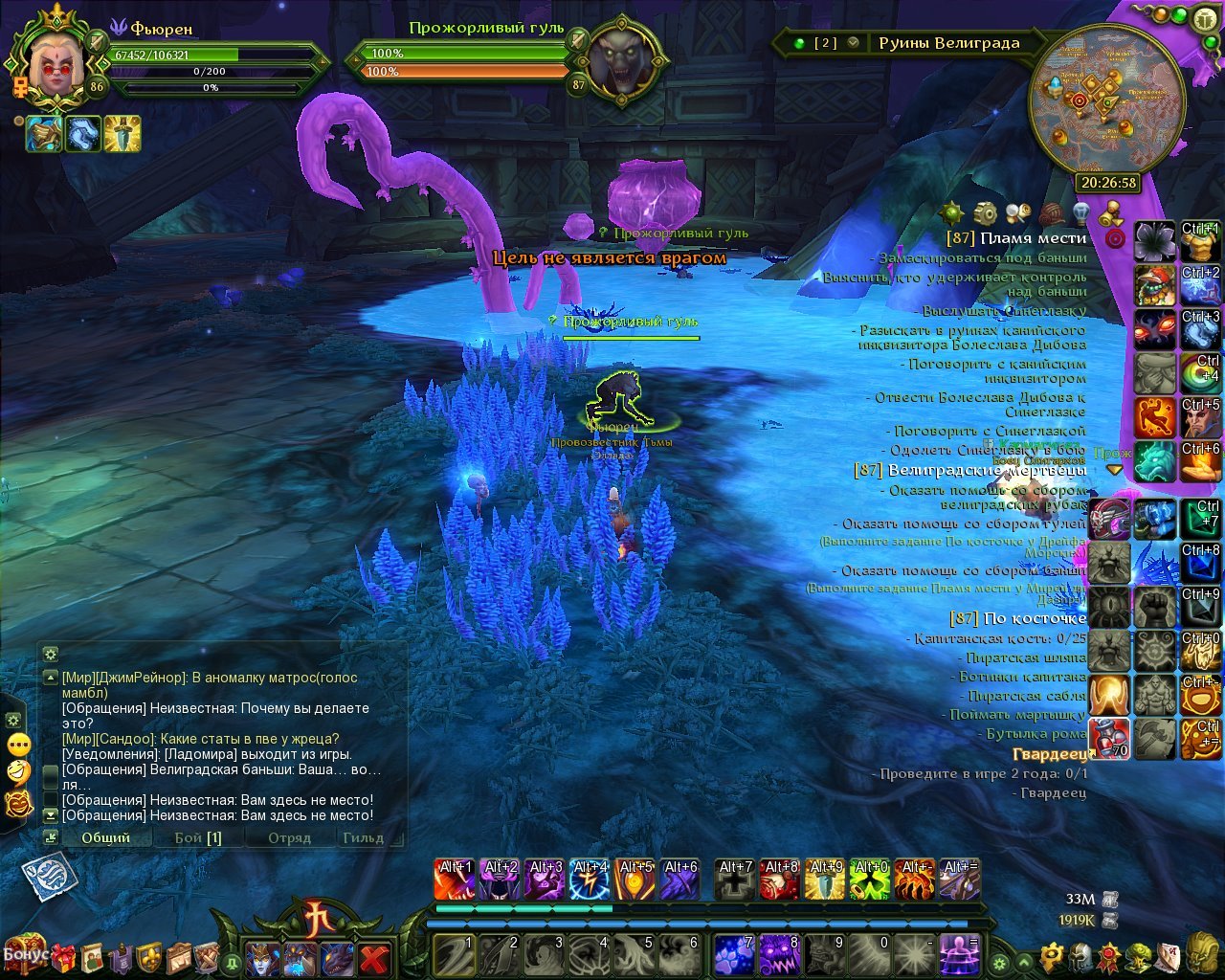Open the helmet icon in bottom menu
This screenshot has height=980, width=1225.
pyautogui.click(x=1080, y=955)
